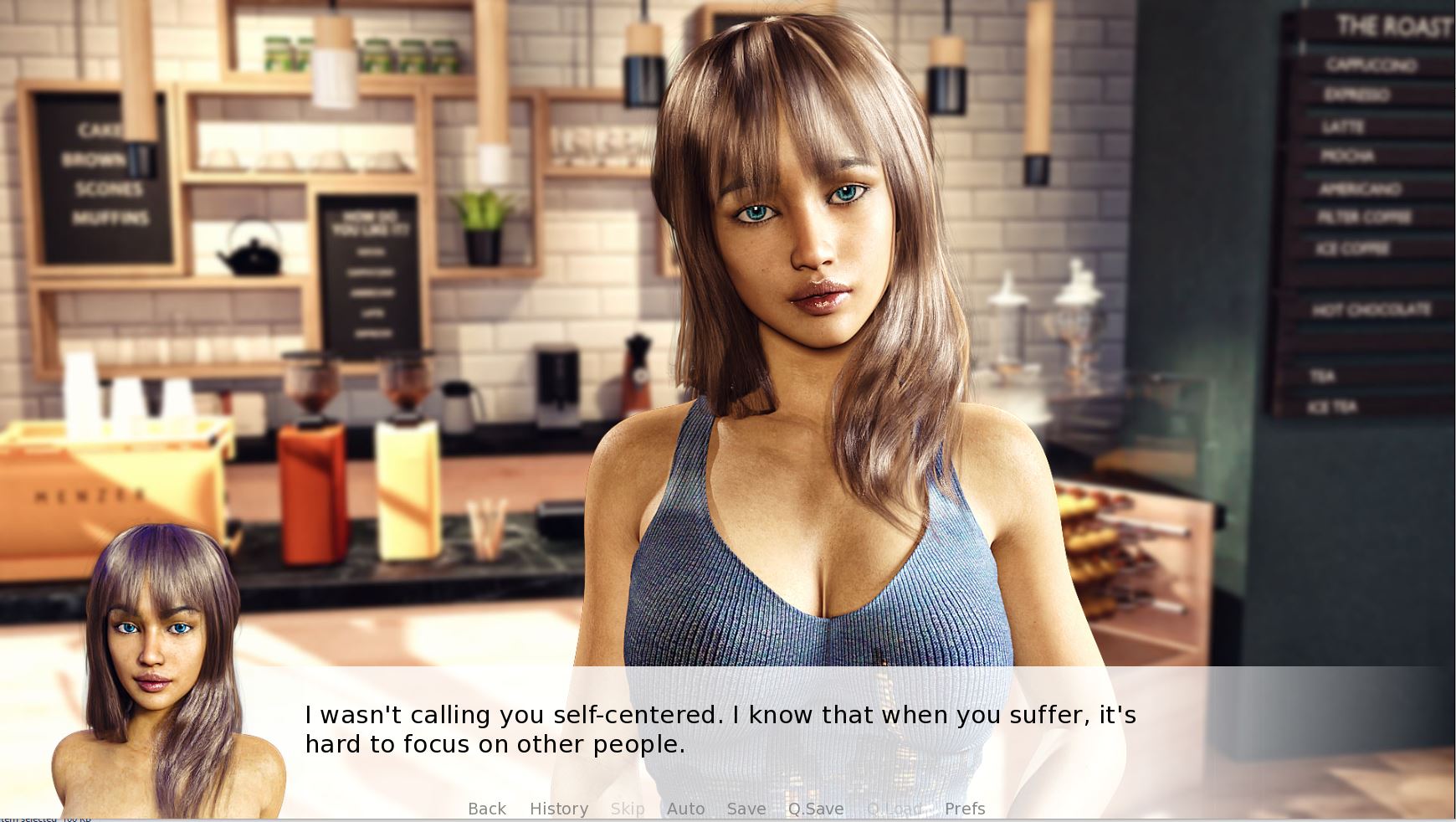Make a quick save with Q.Save
This screenshot has width=1456, height=822.
pos(815,809)
